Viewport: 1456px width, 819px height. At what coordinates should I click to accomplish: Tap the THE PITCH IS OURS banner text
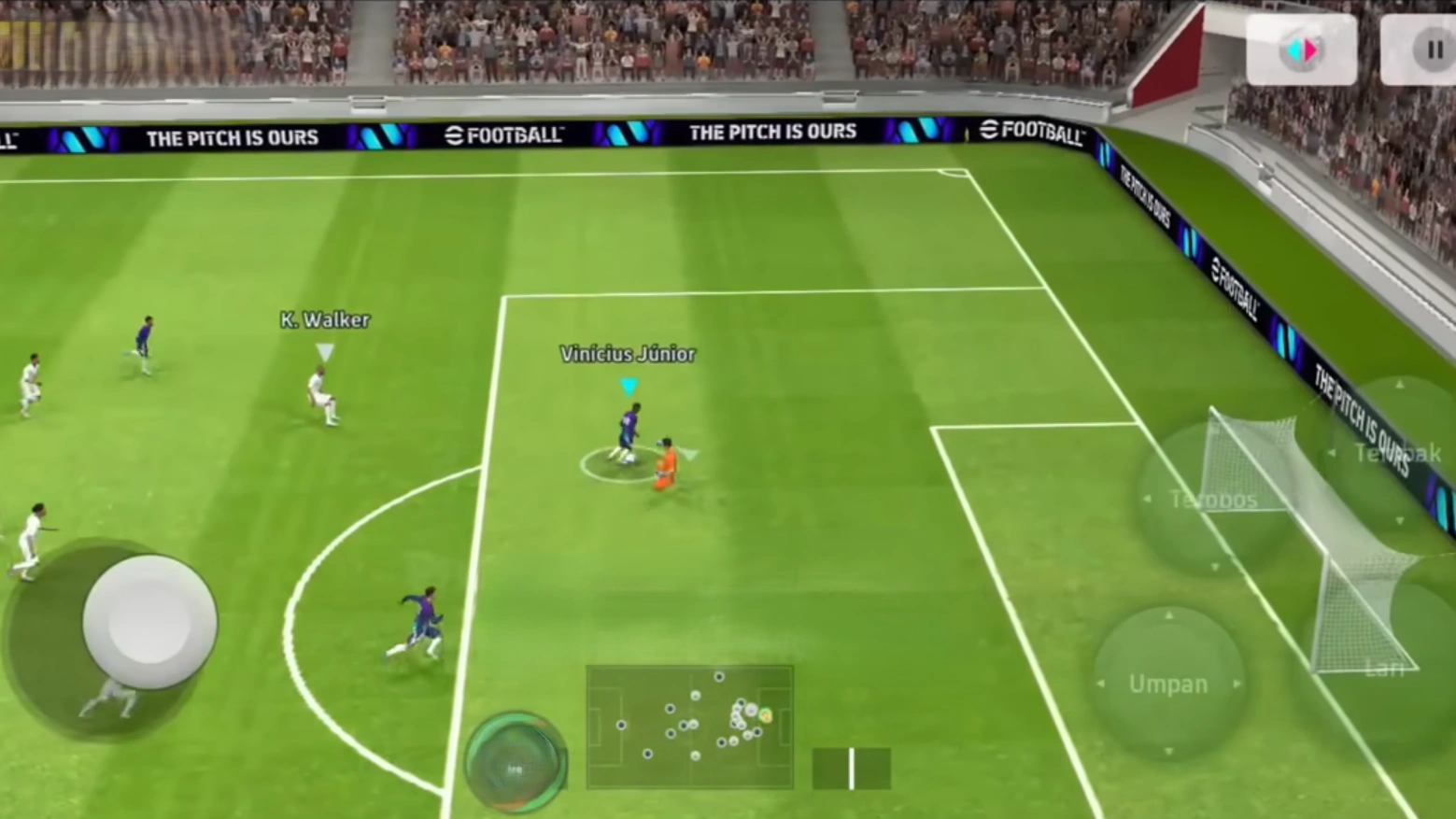tap(774, 132)
